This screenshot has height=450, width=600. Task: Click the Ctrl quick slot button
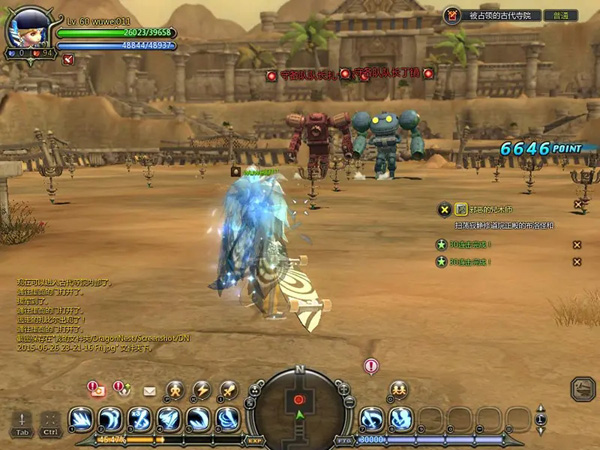coord(50,422)
